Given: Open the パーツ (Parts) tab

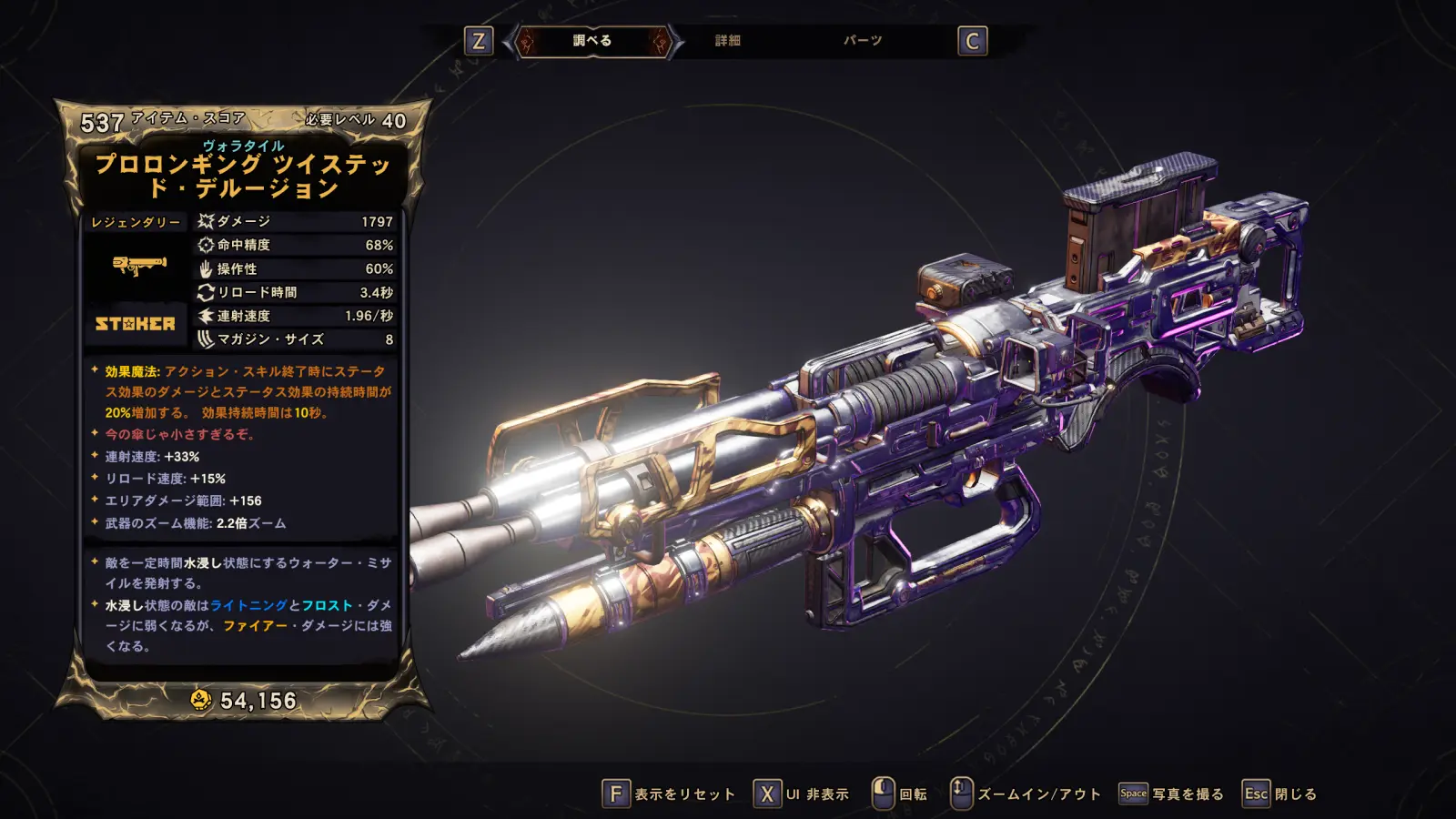Looking at the screenshot, I should [863, 41].
